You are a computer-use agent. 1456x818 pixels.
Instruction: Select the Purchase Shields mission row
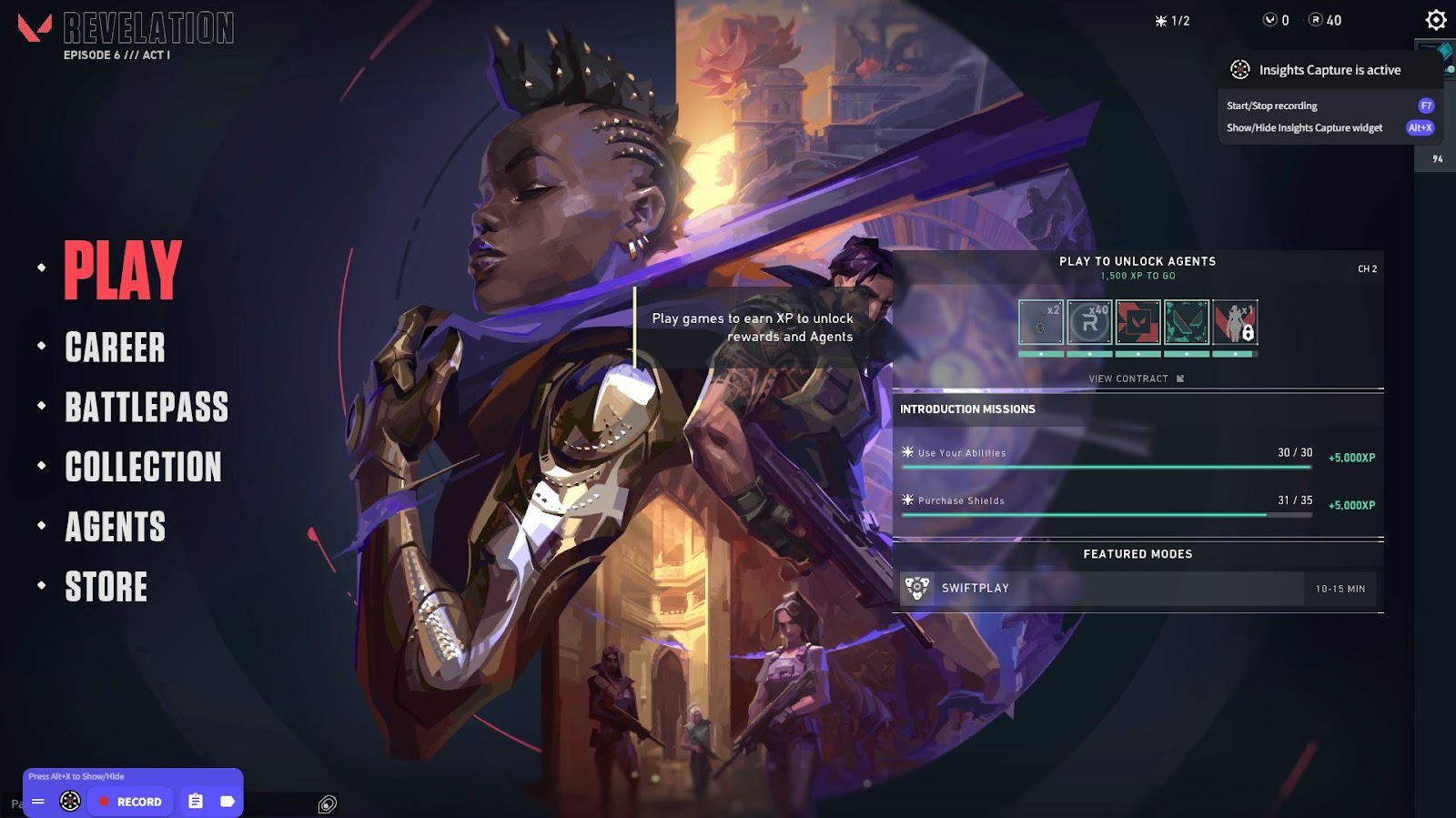click(x=1106, y=502)
